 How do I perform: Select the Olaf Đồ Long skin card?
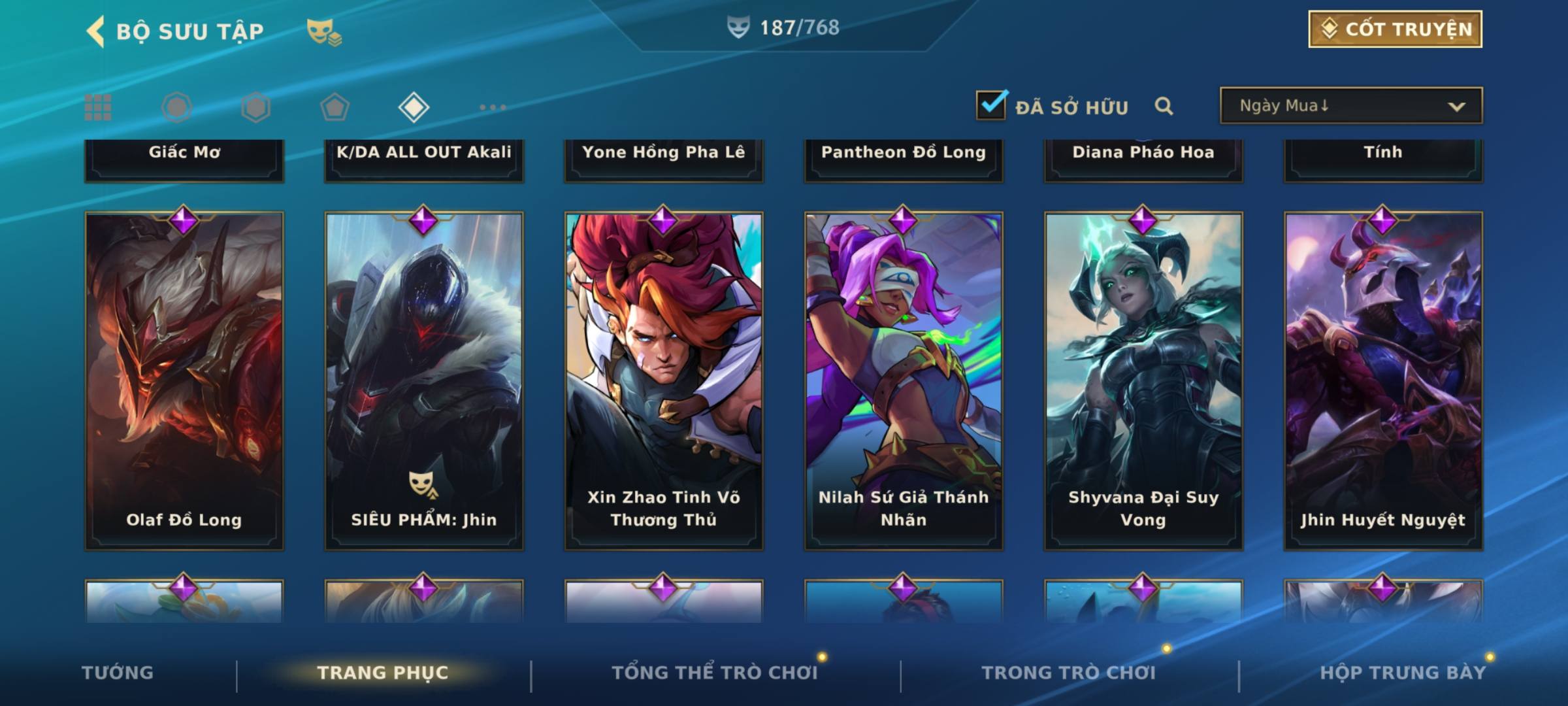184,380
